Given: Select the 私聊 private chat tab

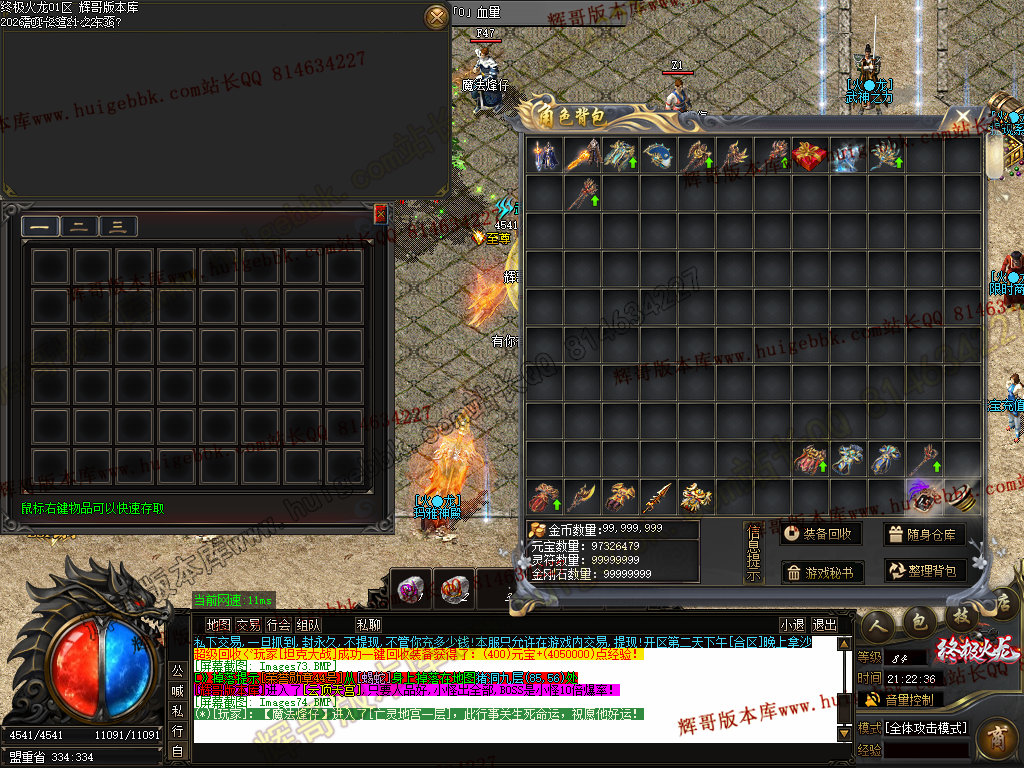Looking at the screenshot, I should click(368, 625).
